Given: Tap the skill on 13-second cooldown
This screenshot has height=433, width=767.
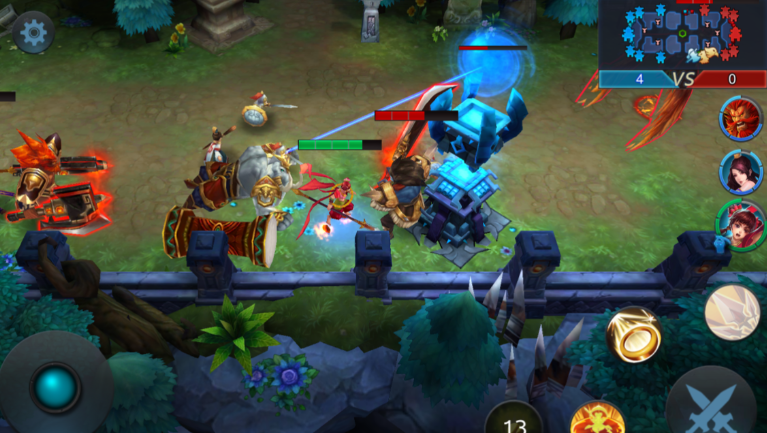Looking at the screenshot, I should point(514,420).
